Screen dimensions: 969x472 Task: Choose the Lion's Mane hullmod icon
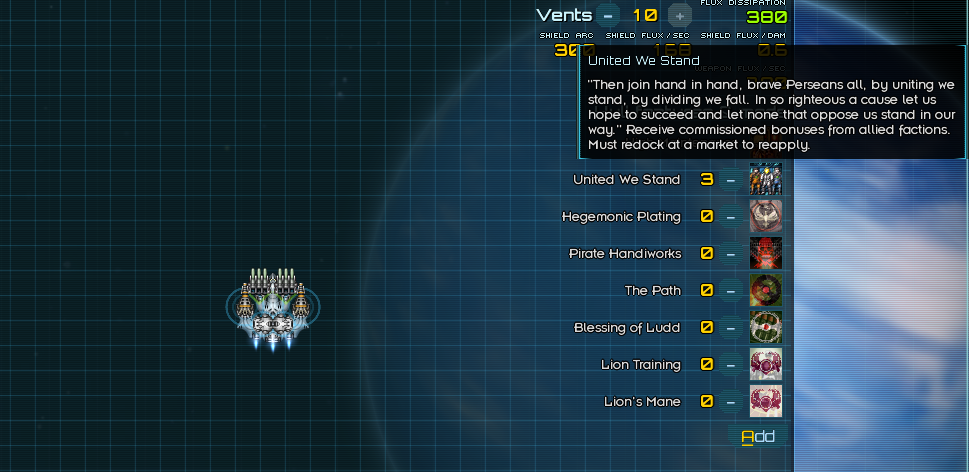[x=765, y=402]
